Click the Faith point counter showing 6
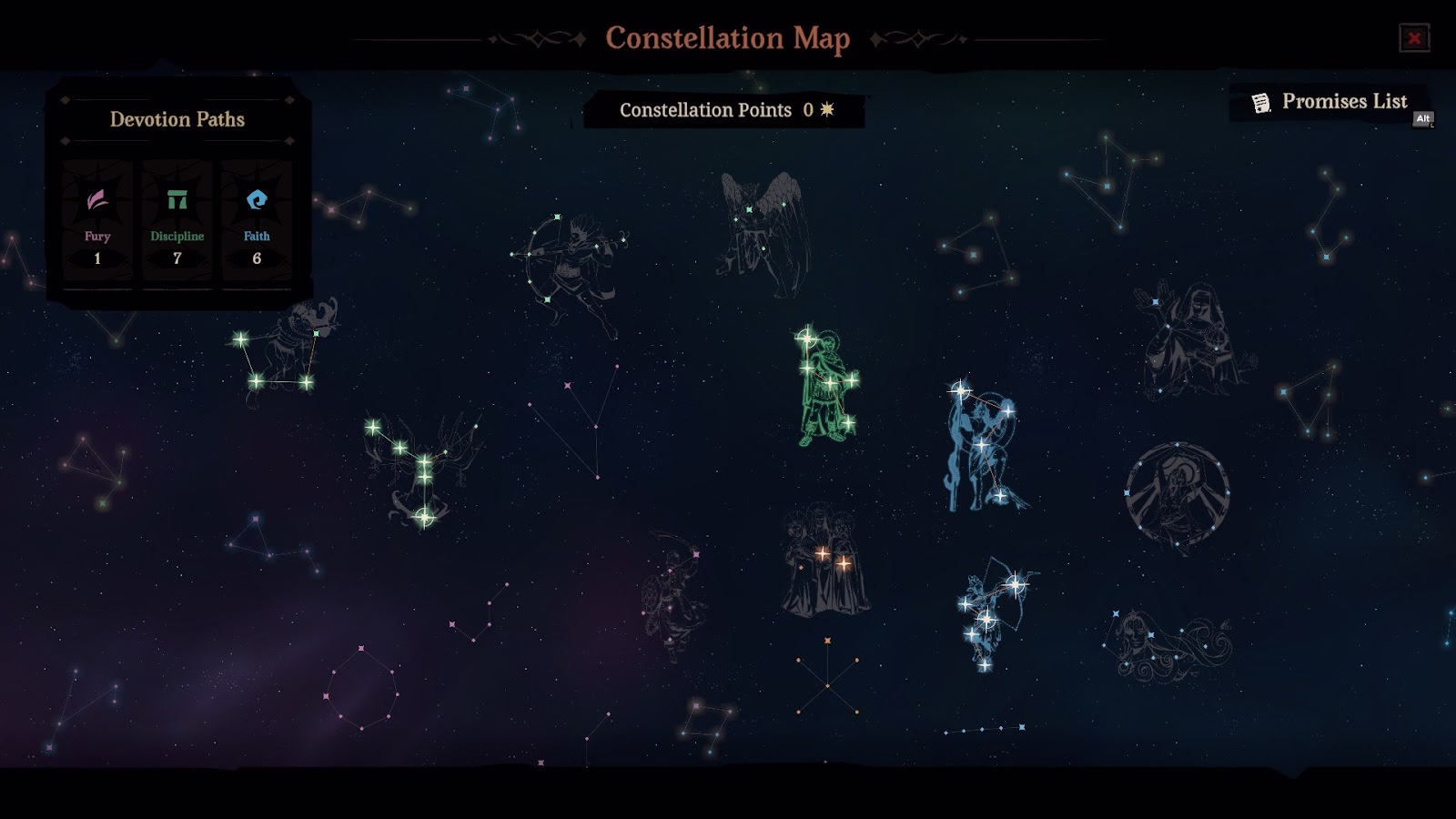 click(256, 258)
